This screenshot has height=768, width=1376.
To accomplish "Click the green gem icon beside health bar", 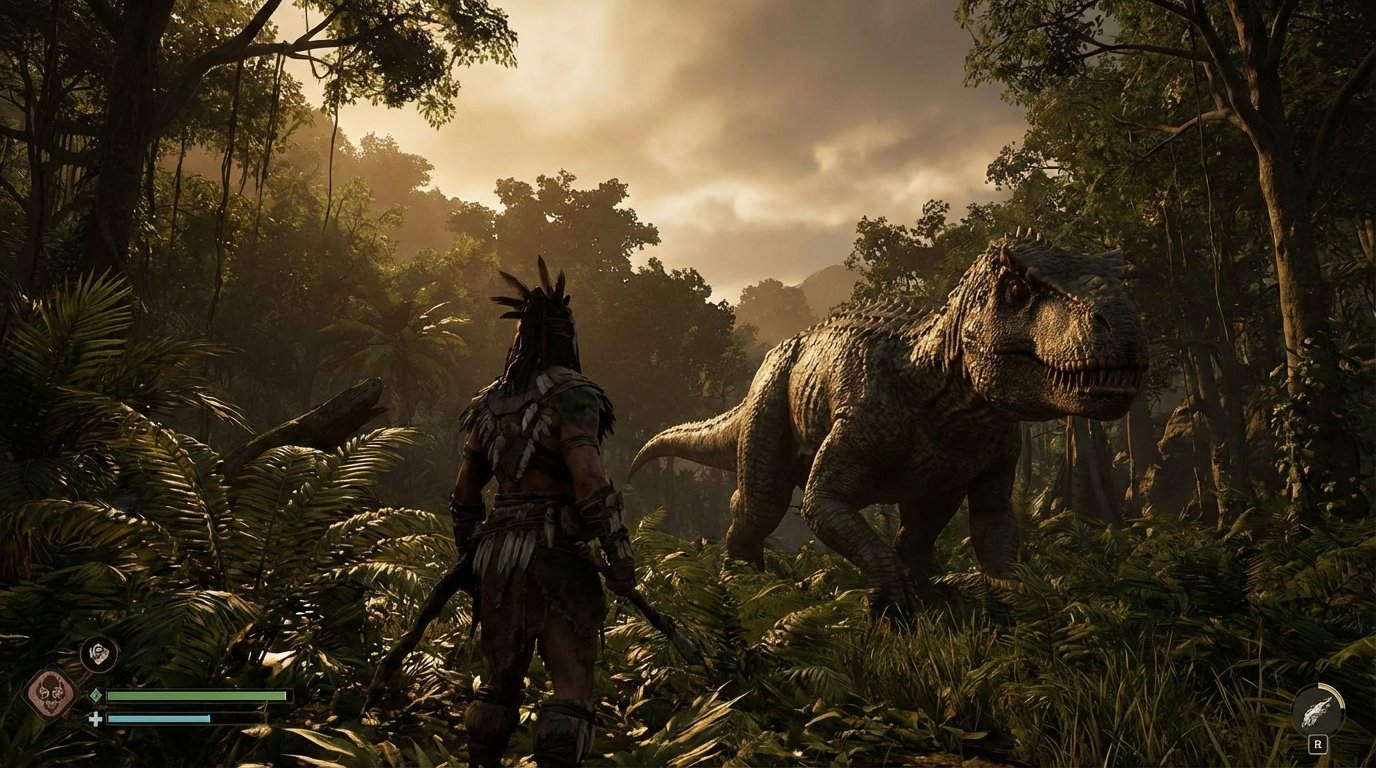I will pyautogui.click(x=95, y=694).
